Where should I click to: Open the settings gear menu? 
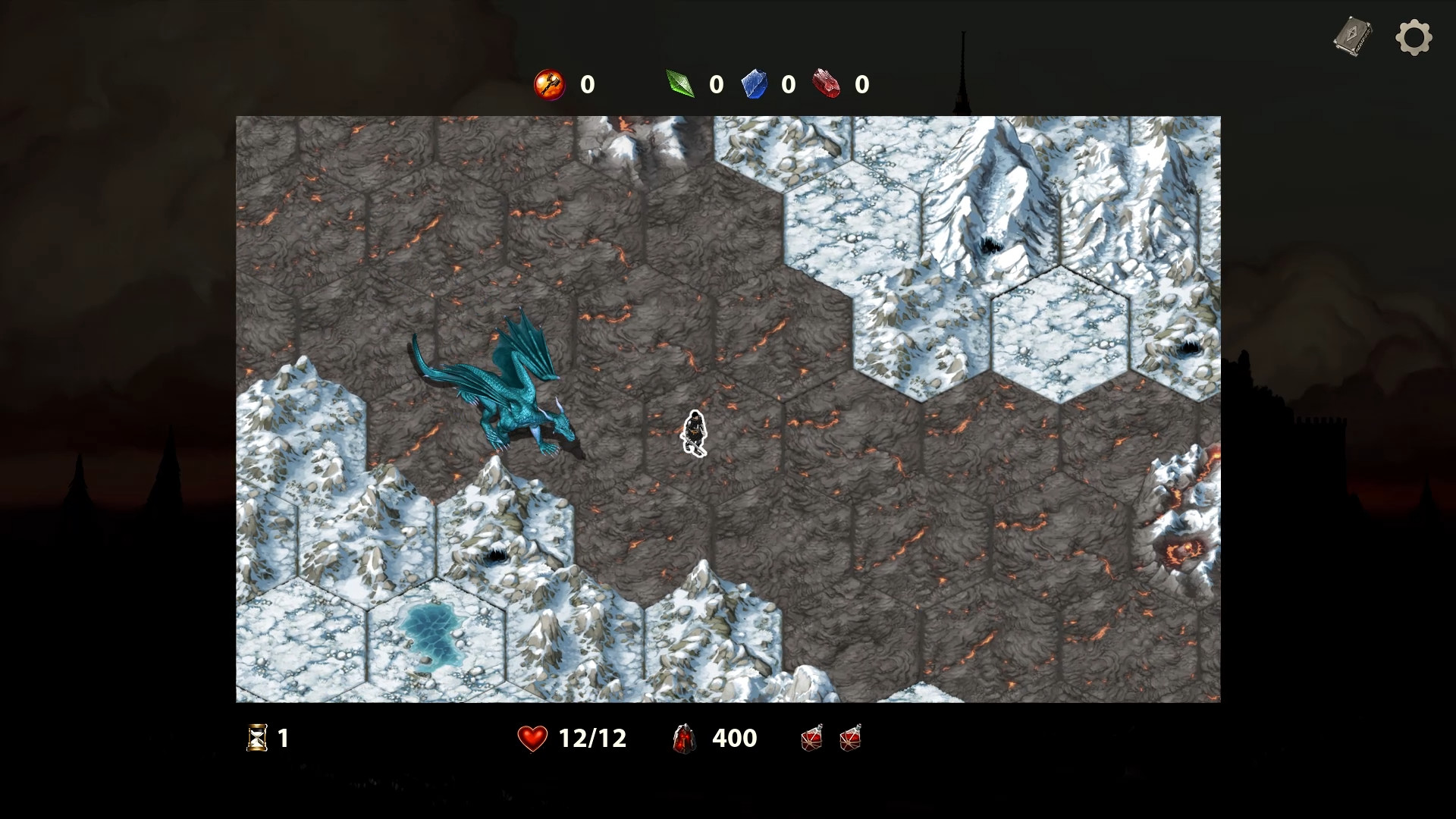[1415, 36]
